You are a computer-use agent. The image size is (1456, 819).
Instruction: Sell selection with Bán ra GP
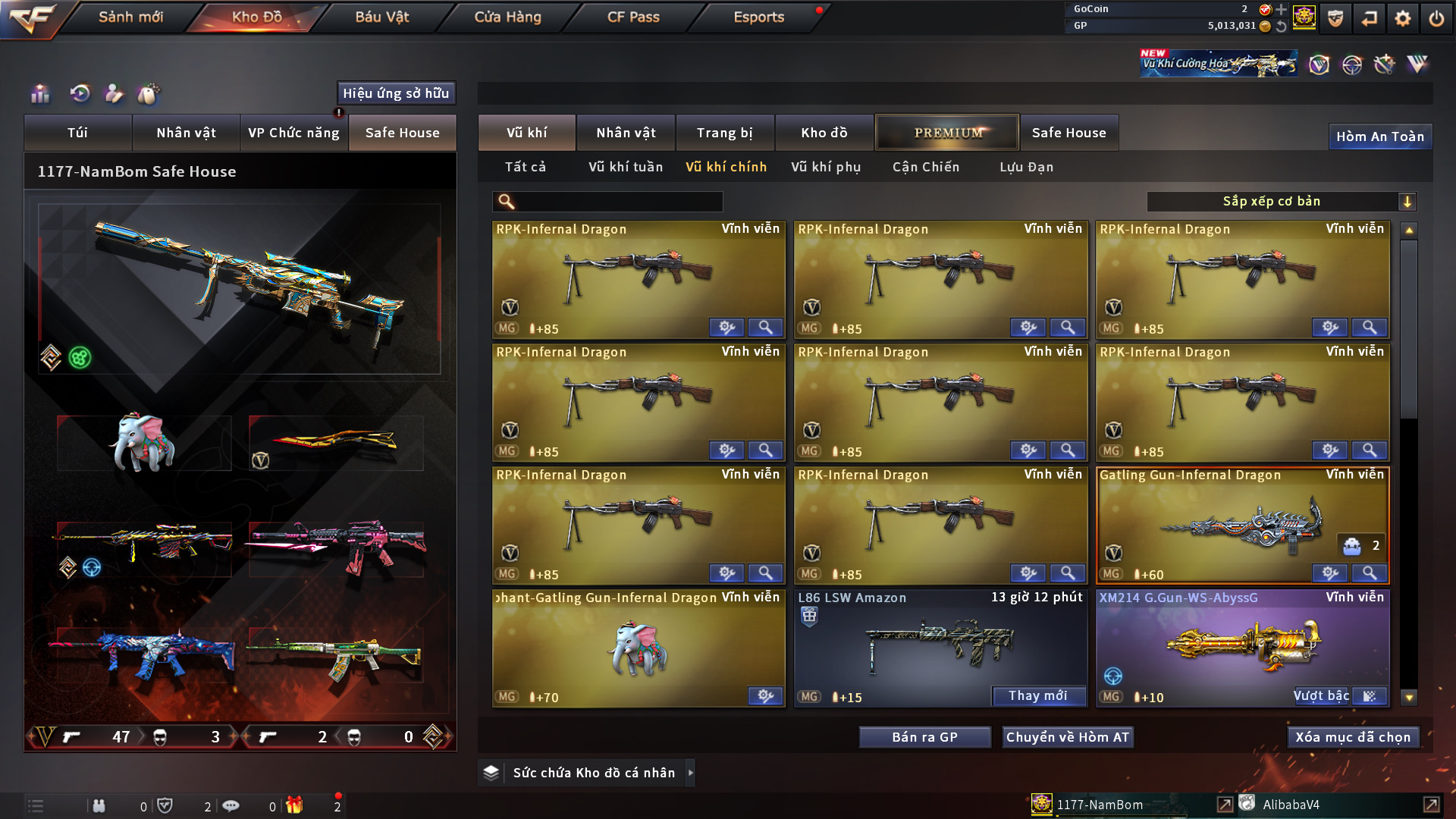(x=924, y=737)
